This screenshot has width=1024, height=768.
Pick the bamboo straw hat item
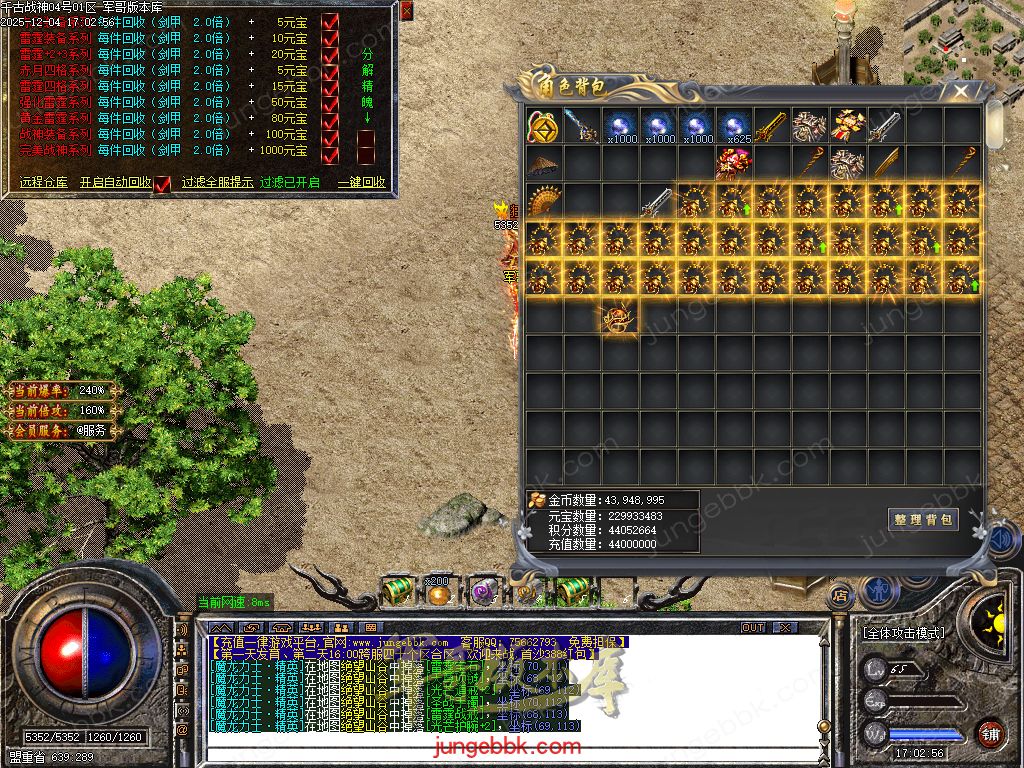click(x=543, y=164)
